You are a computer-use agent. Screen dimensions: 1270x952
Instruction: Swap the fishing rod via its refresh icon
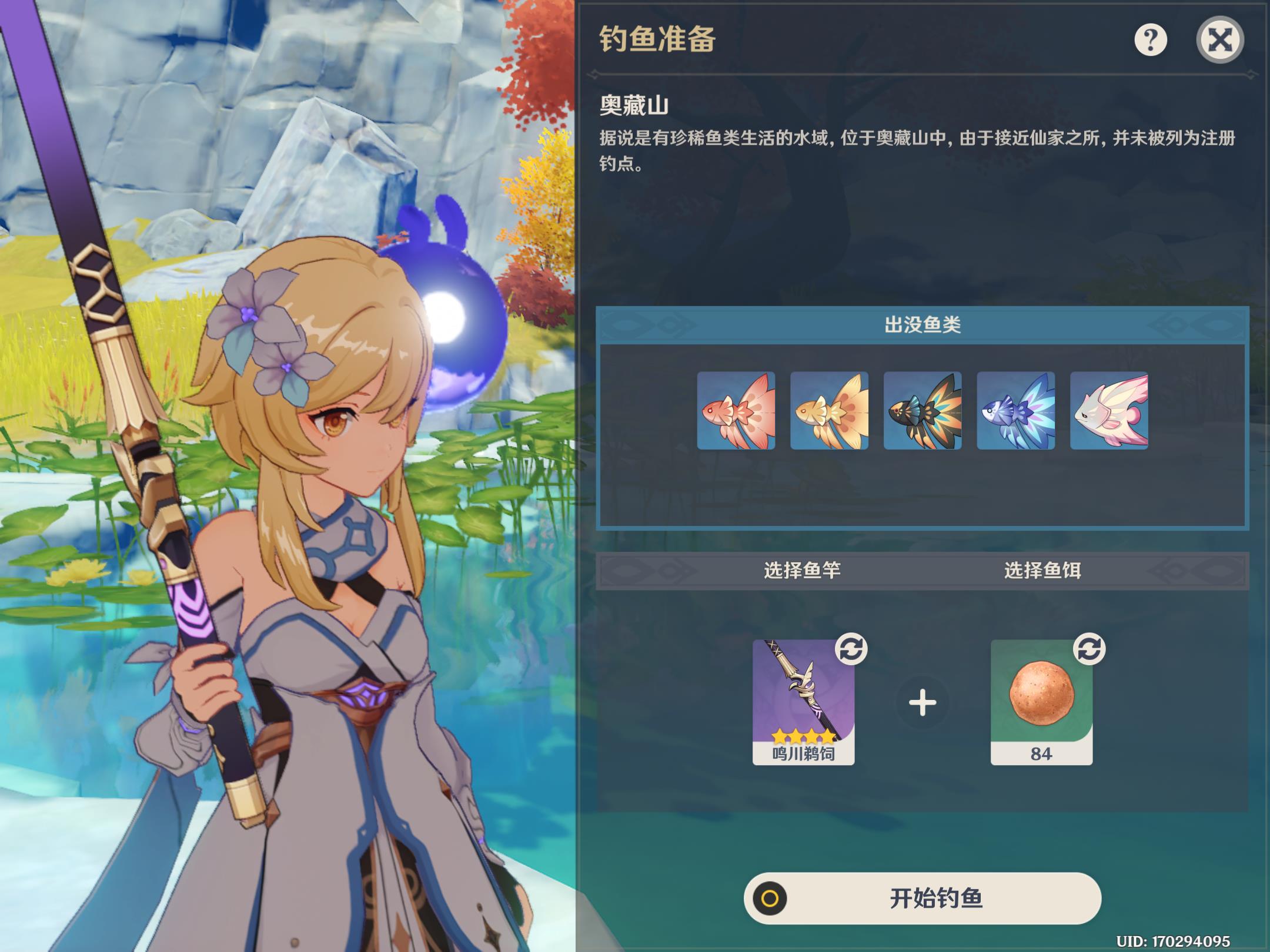click(851, 649)
